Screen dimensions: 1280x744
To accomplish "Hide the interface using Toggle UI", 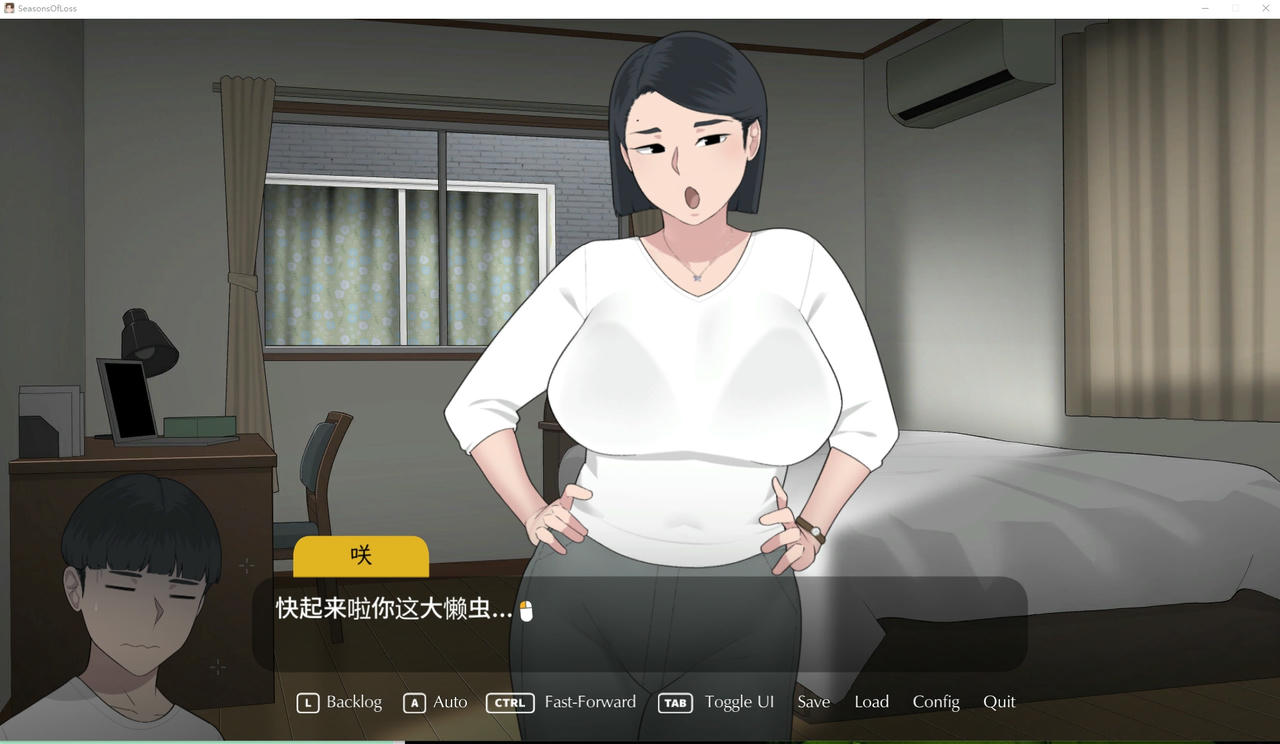I will pyautogui.click(x=739, y=702).
